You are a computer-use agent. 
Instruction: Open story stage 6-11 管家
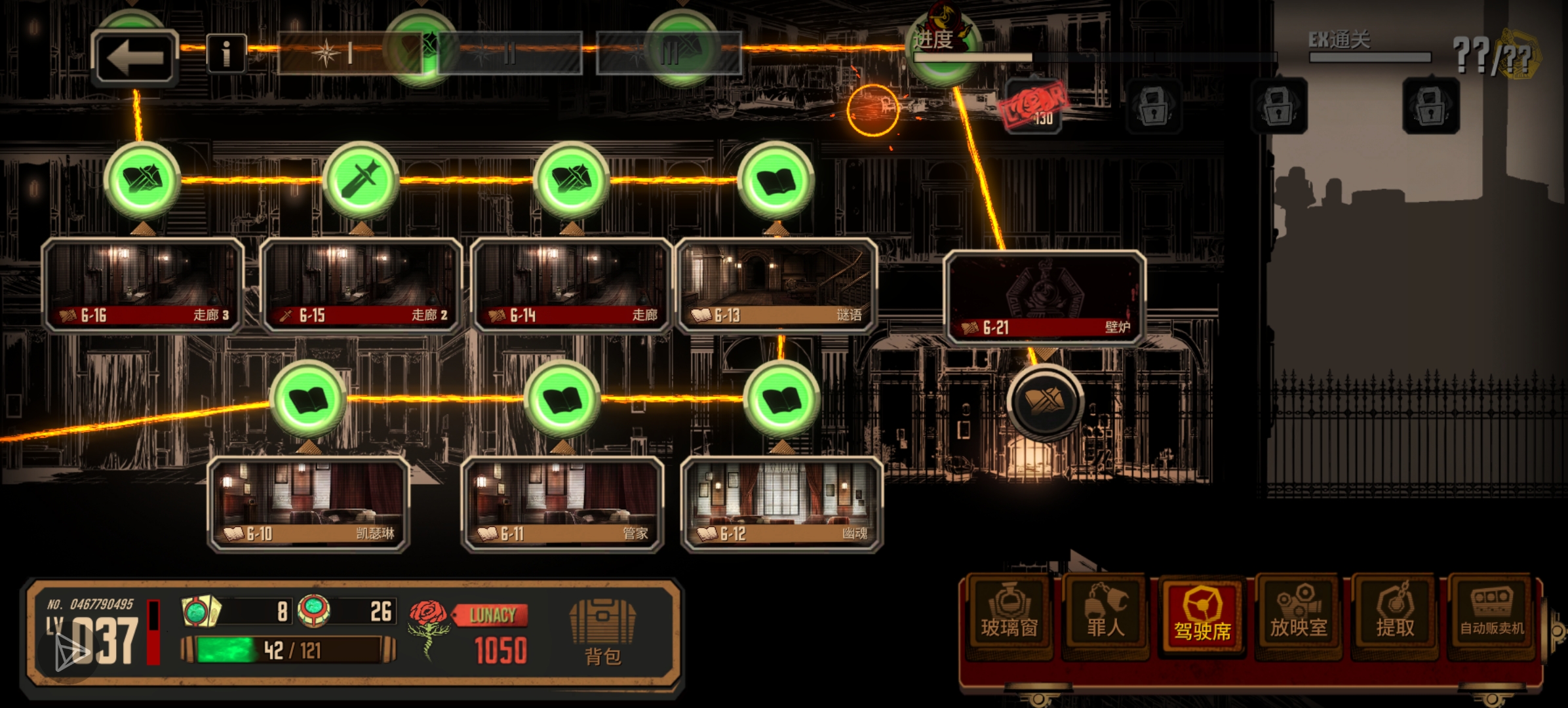pos(562,503)
